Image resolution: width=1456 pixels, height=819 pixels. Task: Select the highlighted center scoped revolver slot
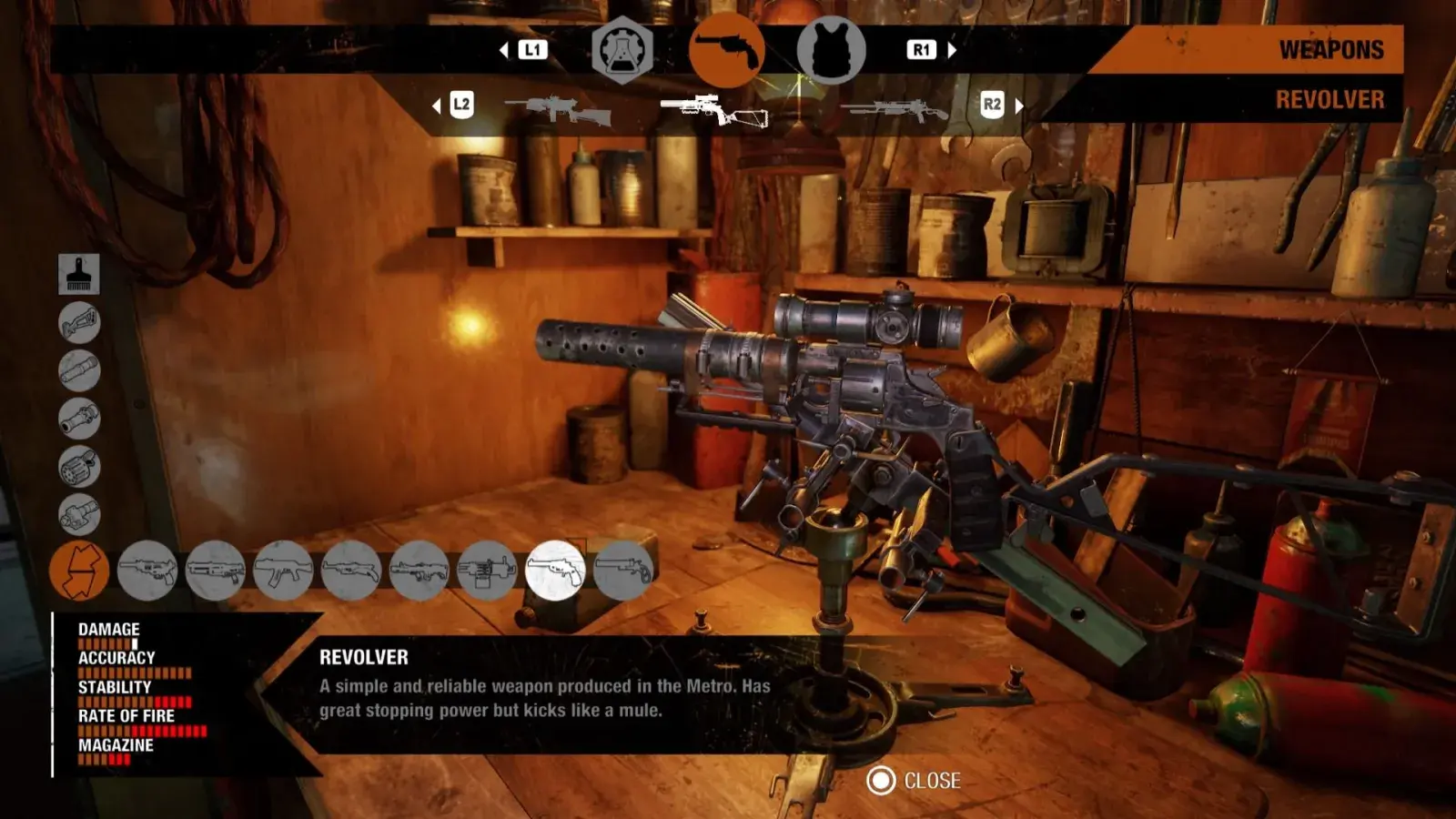pos(715,110)
